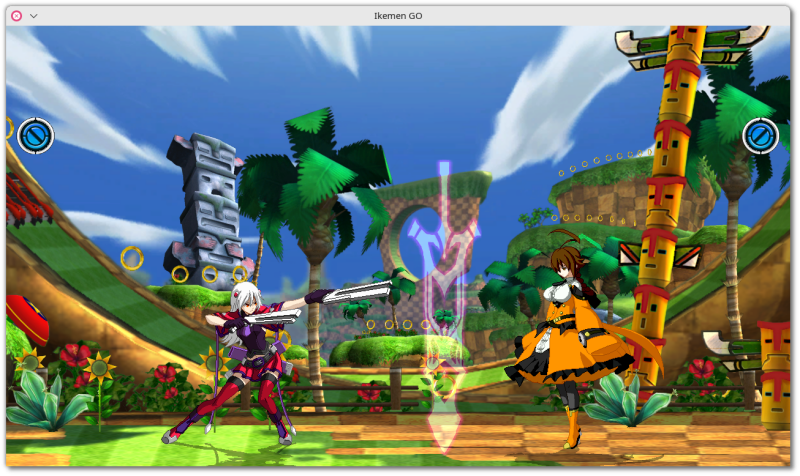Click player one's blue circular emblem icon
Screen dimensions: 800x476
click(35, 135)
